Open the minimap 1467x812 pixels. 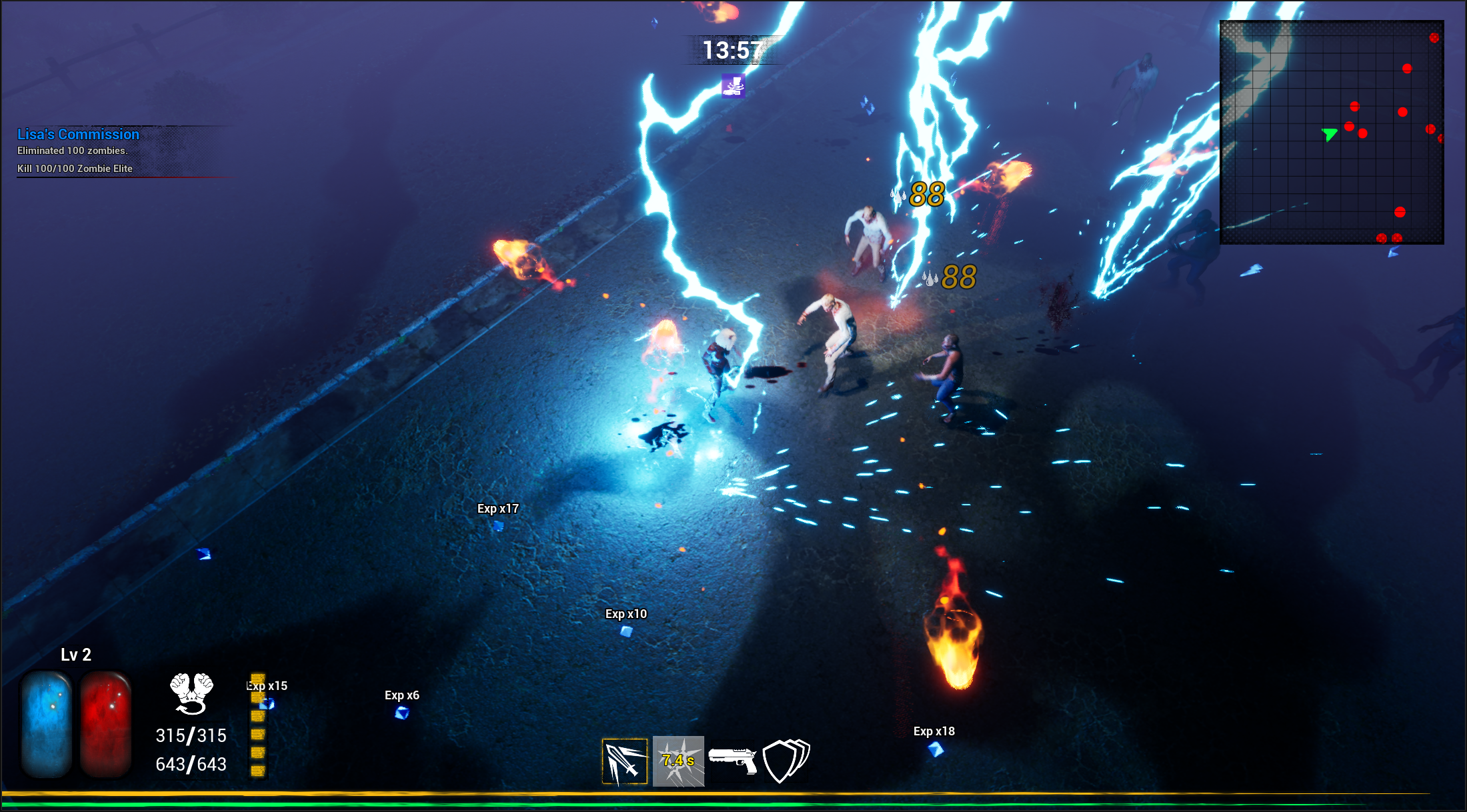[1332, 132]
